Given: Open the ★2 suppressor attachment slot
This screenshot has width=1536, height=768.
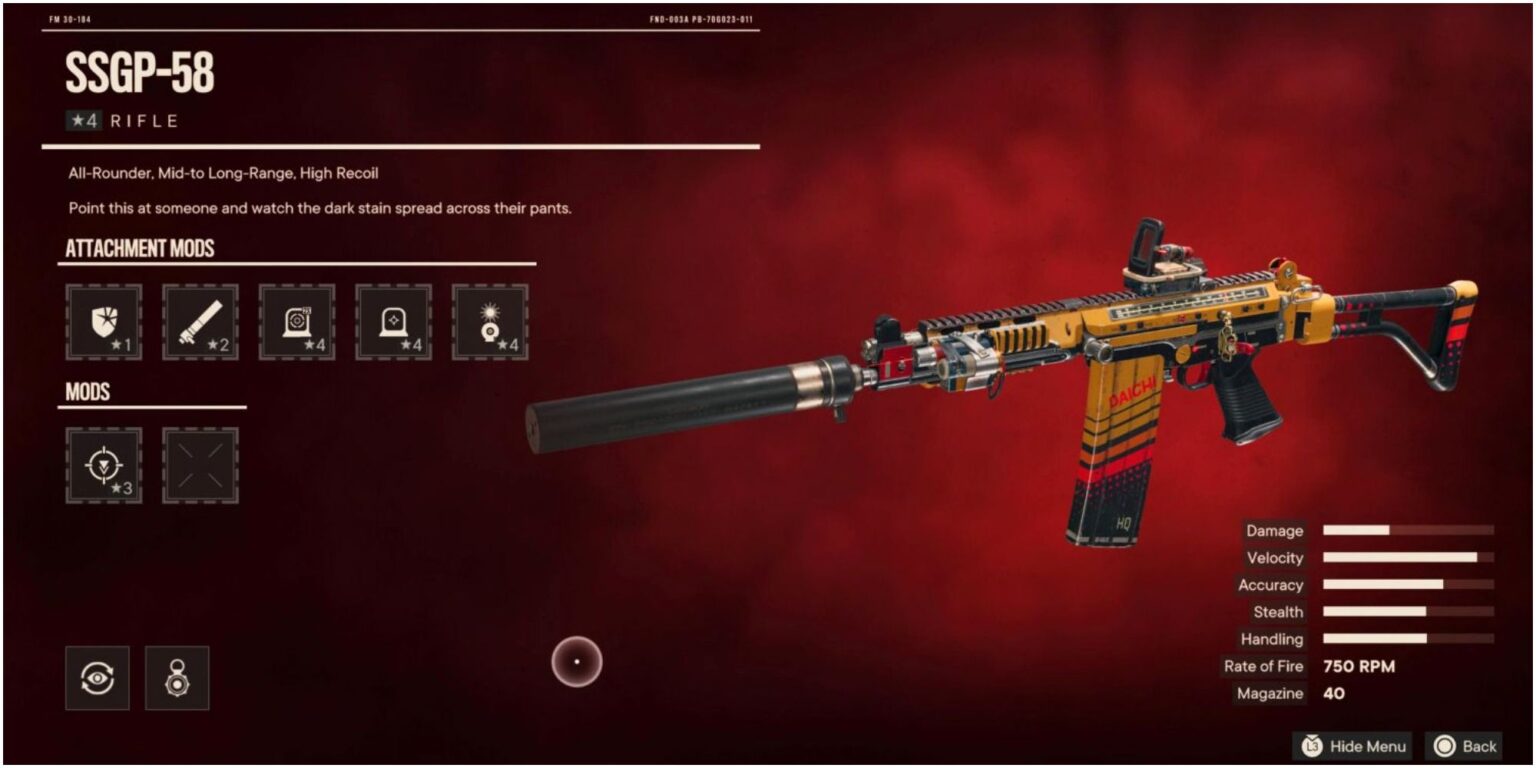Looking at the screenshot, I should pyautogui.click(x=200, y=322).
